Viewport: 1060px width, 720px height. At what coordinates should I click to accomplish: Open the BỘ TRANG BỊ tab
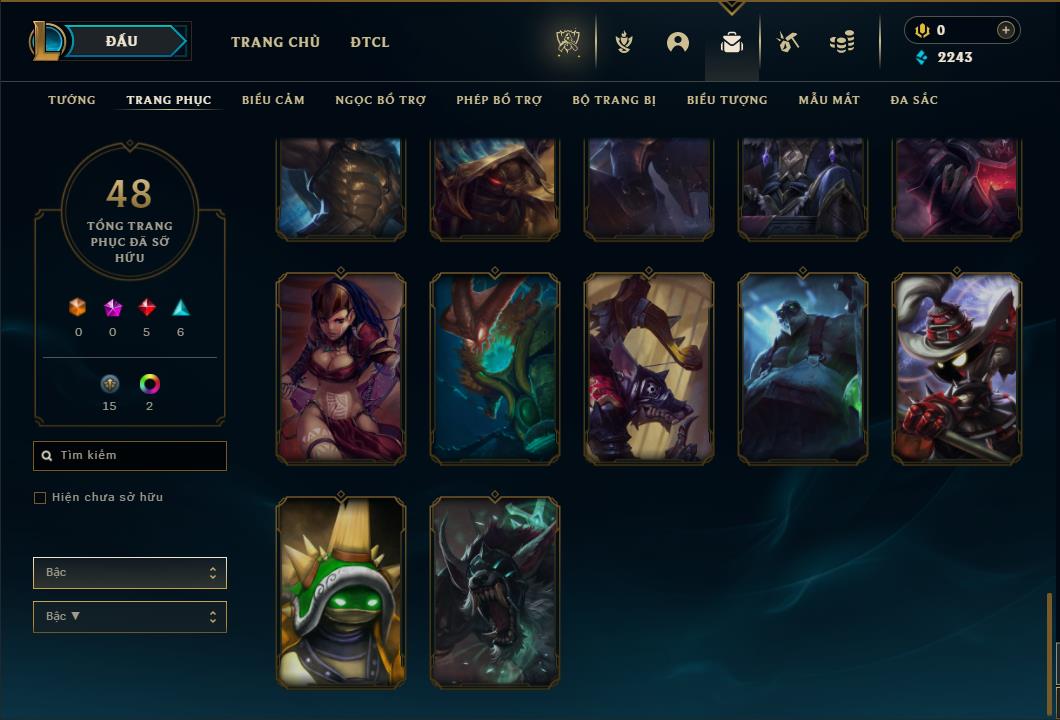[x=614, y=100]
